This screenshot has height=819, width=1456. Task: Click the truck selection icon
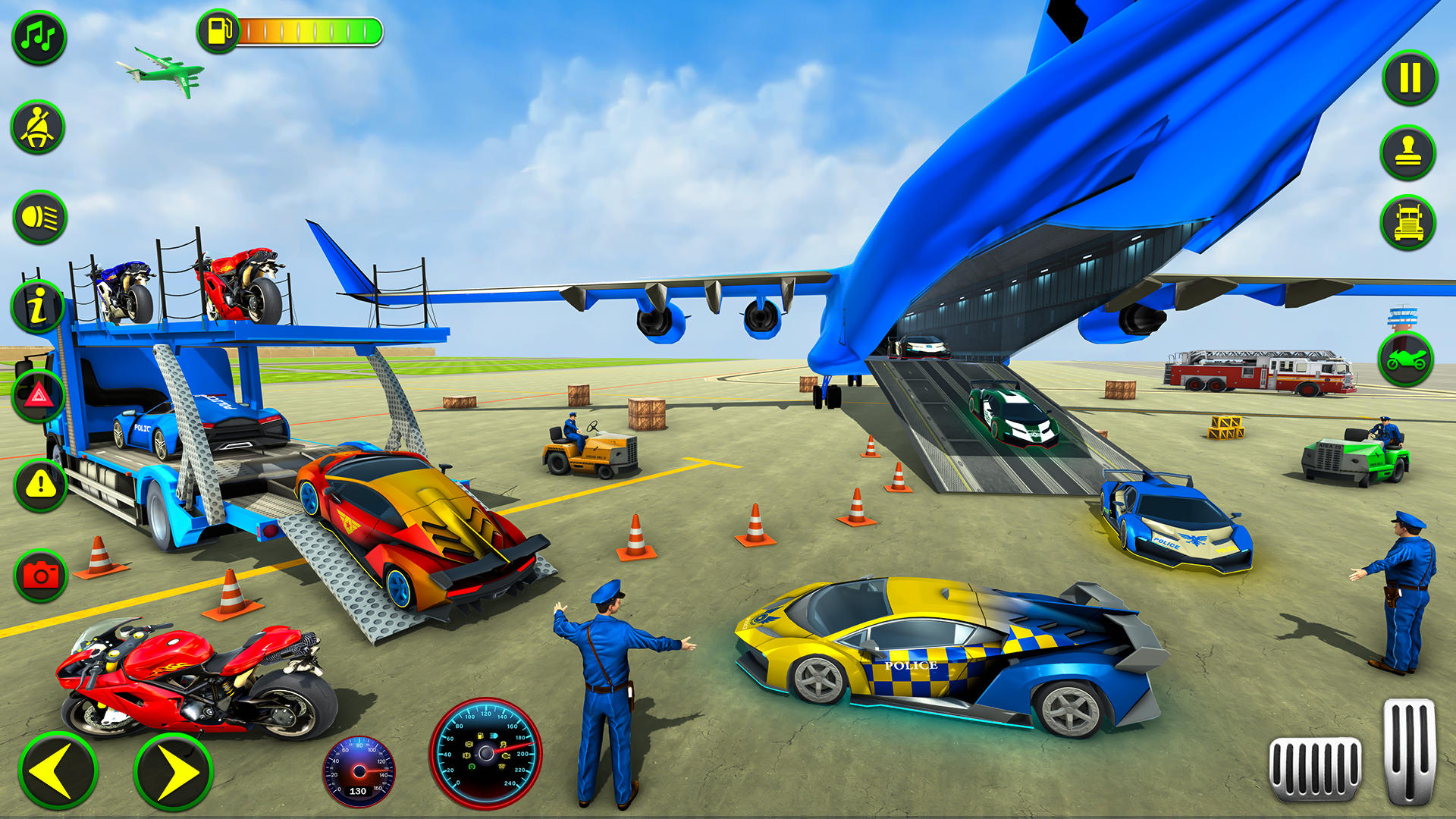(x=1409, y=220)
